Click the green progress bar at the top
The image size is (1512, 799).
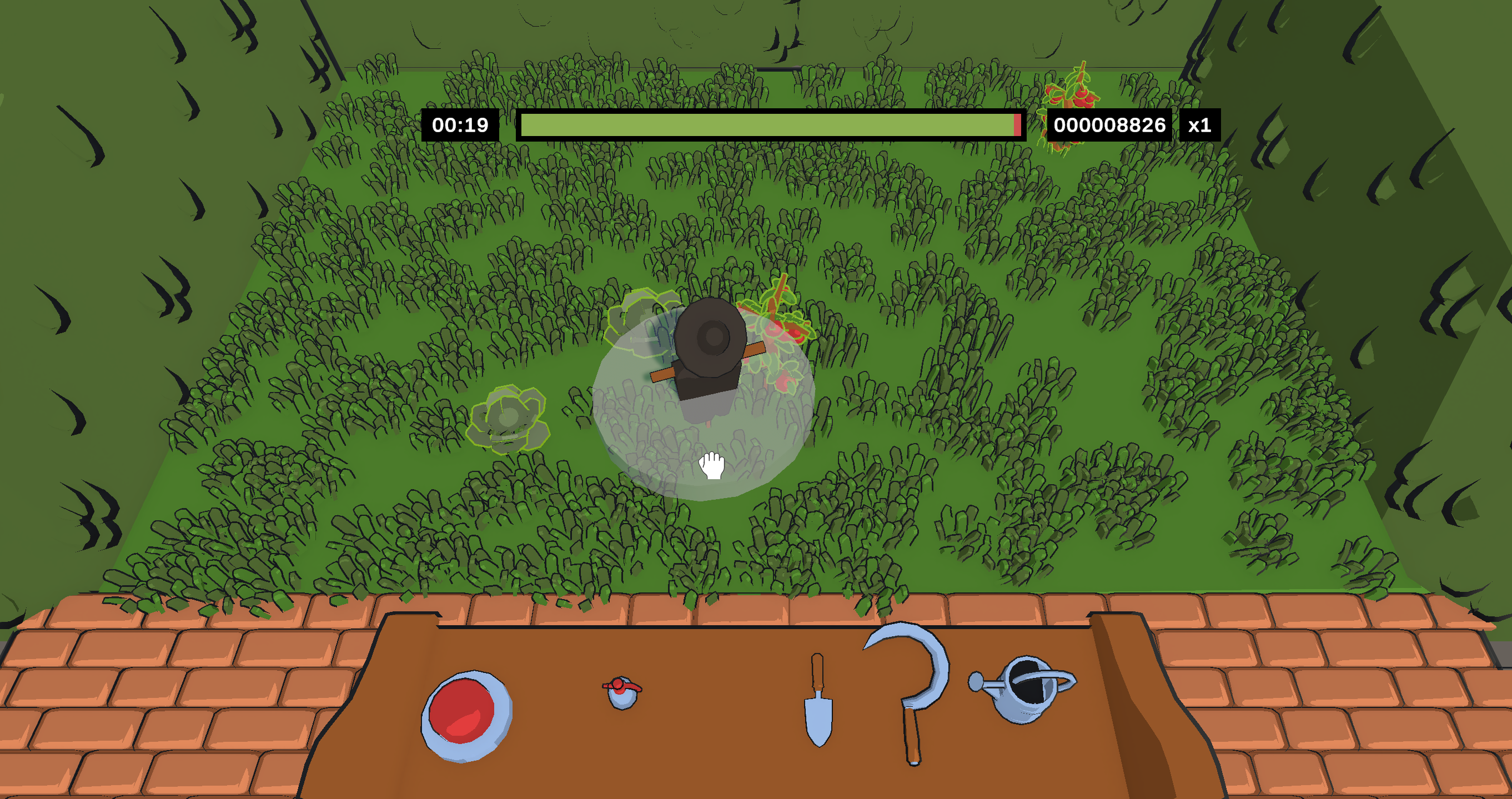click(763, 124)
